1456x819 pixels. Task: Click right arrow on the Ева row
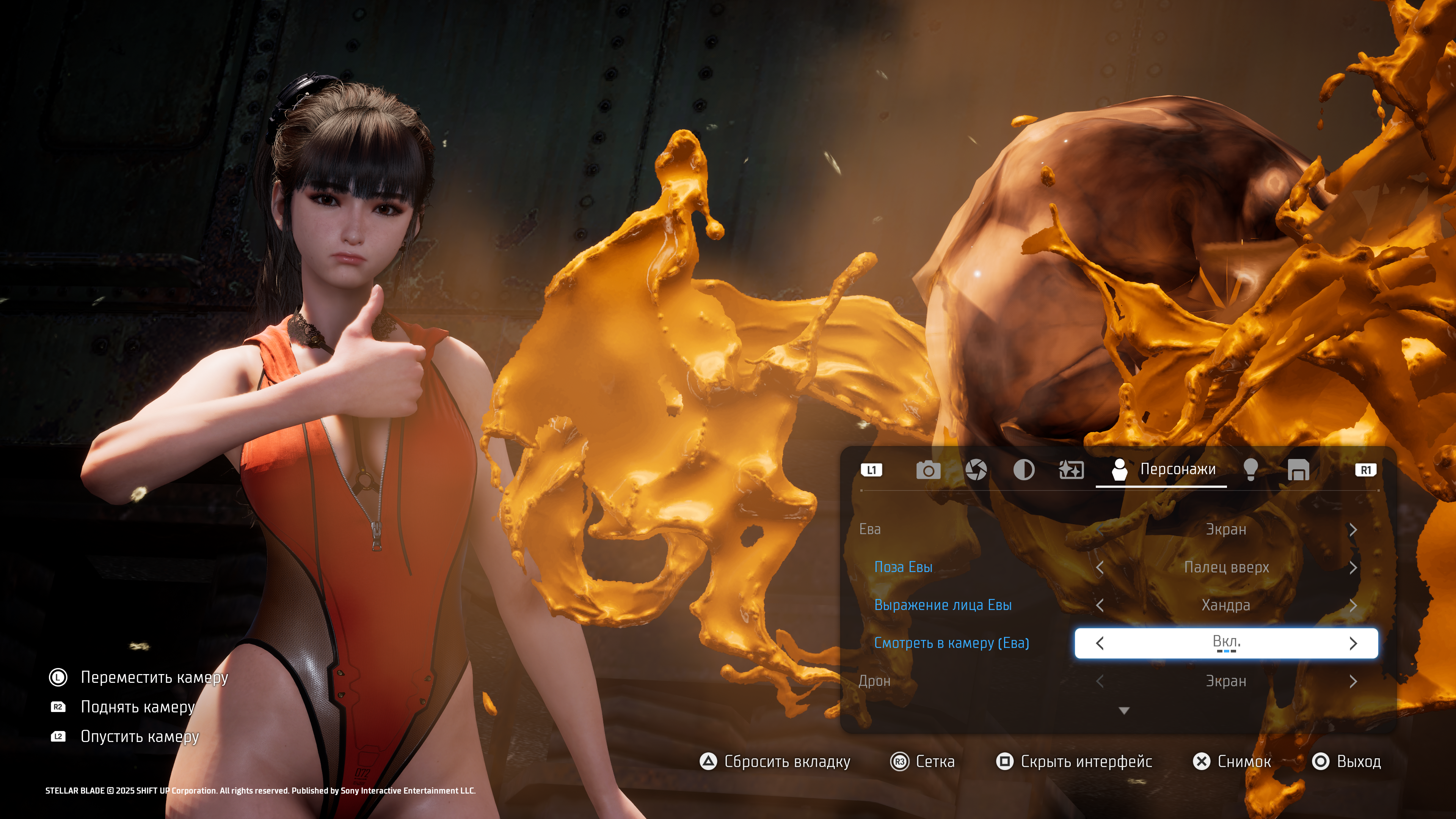click(1353, 530)
